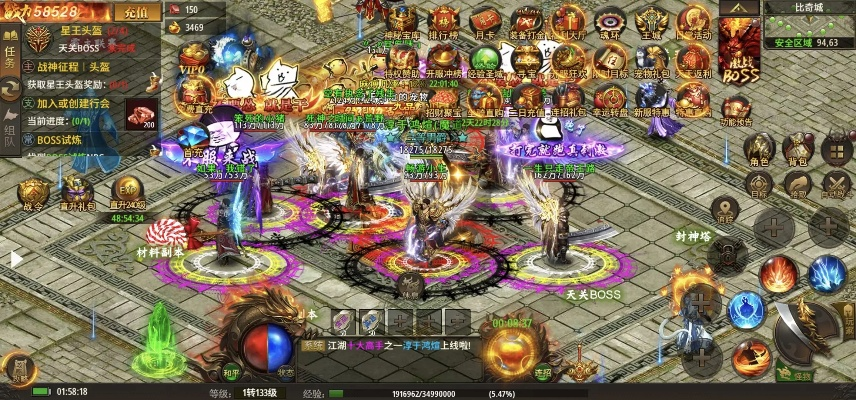Image resolution: width=856 pixels, height=400 pixels.
Task: Activate the blue lightning skill
Action: tap(827, 273)
